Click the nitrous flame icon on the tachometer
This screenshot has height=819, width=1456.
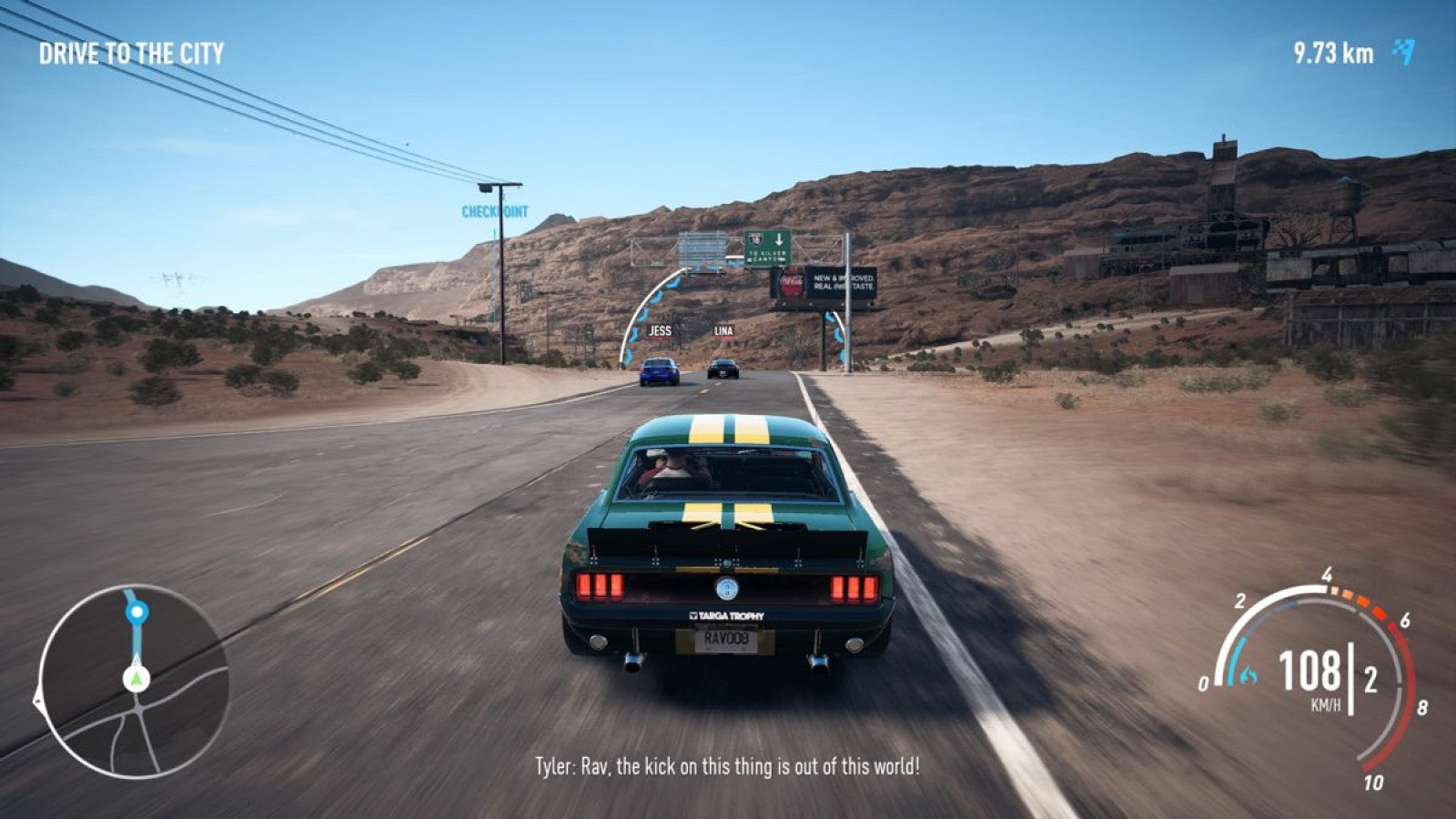pos(1249,674)
